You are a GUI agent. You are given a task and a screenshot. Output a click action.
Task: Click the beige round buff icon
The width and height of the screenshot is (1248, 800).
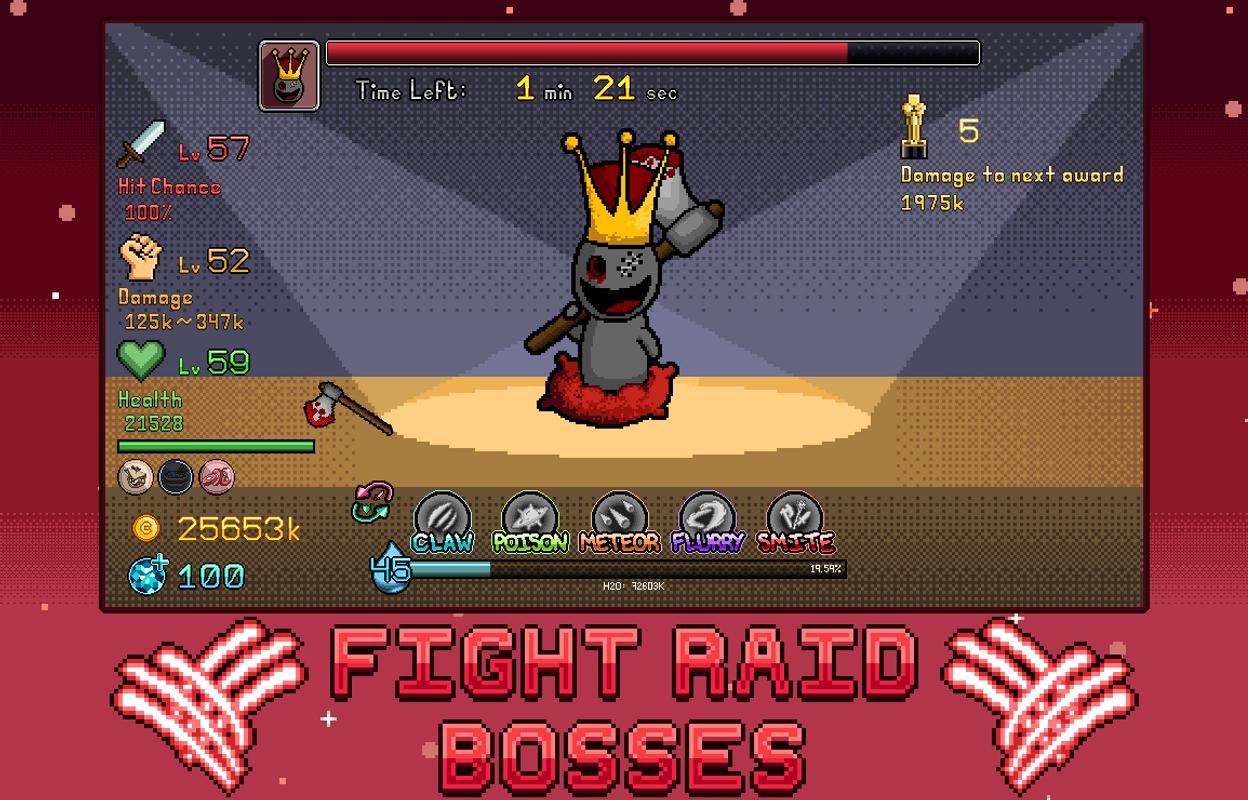pos(135,477)
